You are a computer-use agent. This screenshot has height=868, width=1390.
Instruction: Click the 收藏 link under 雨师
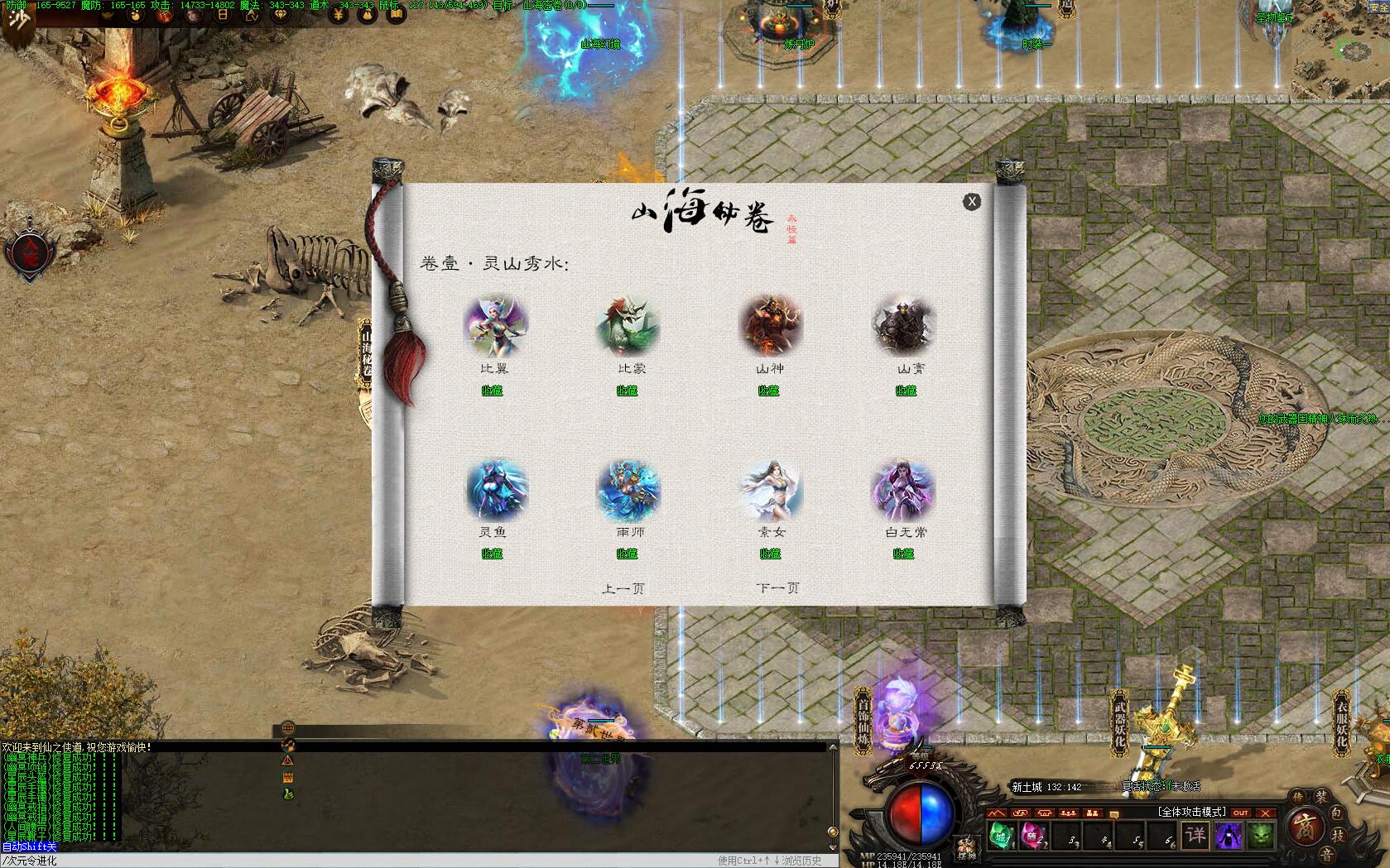[x=627, y=554]
